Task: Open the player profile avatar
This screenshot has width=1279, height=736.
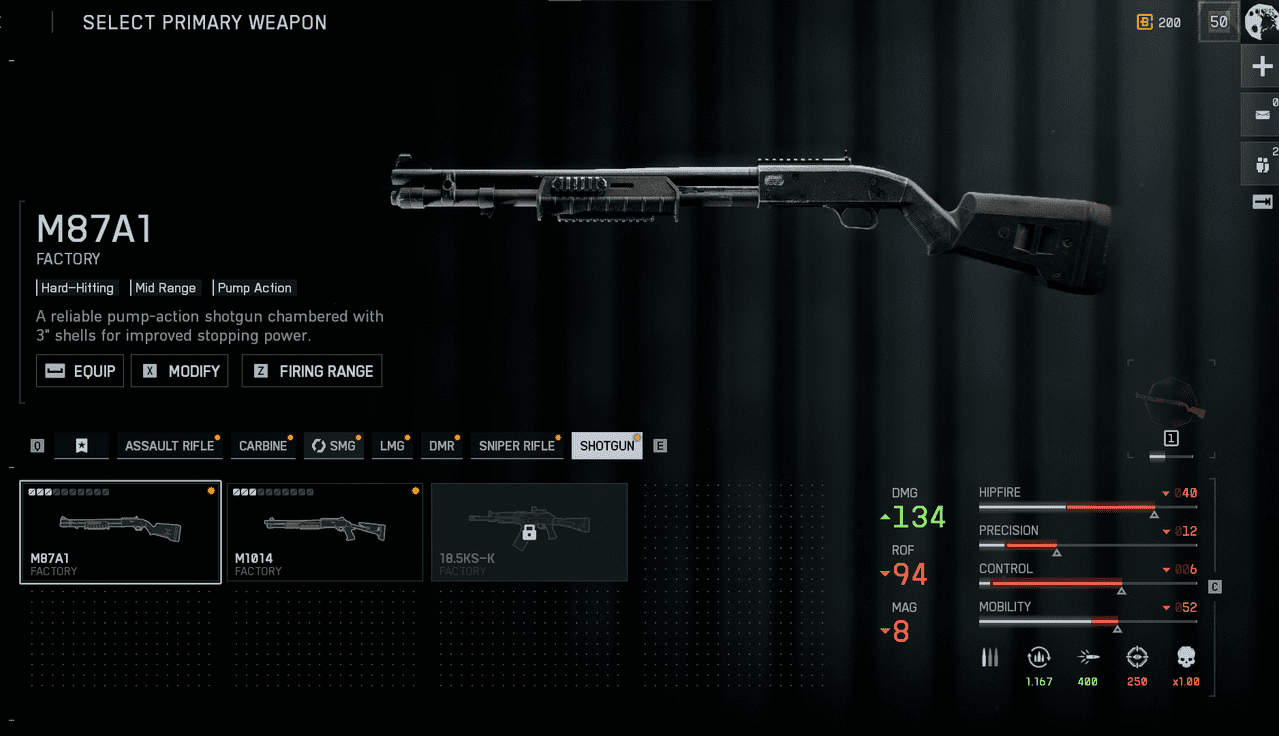Action: (x=1262, y=22)
